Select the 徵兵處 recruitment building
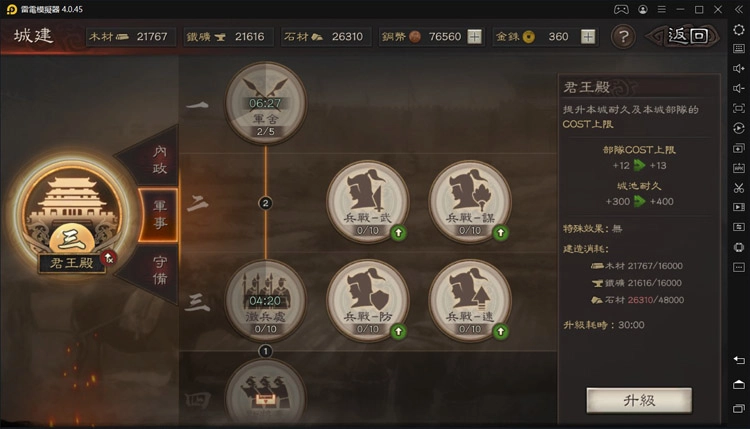This screenshot has height=429, width=750. 265,299
